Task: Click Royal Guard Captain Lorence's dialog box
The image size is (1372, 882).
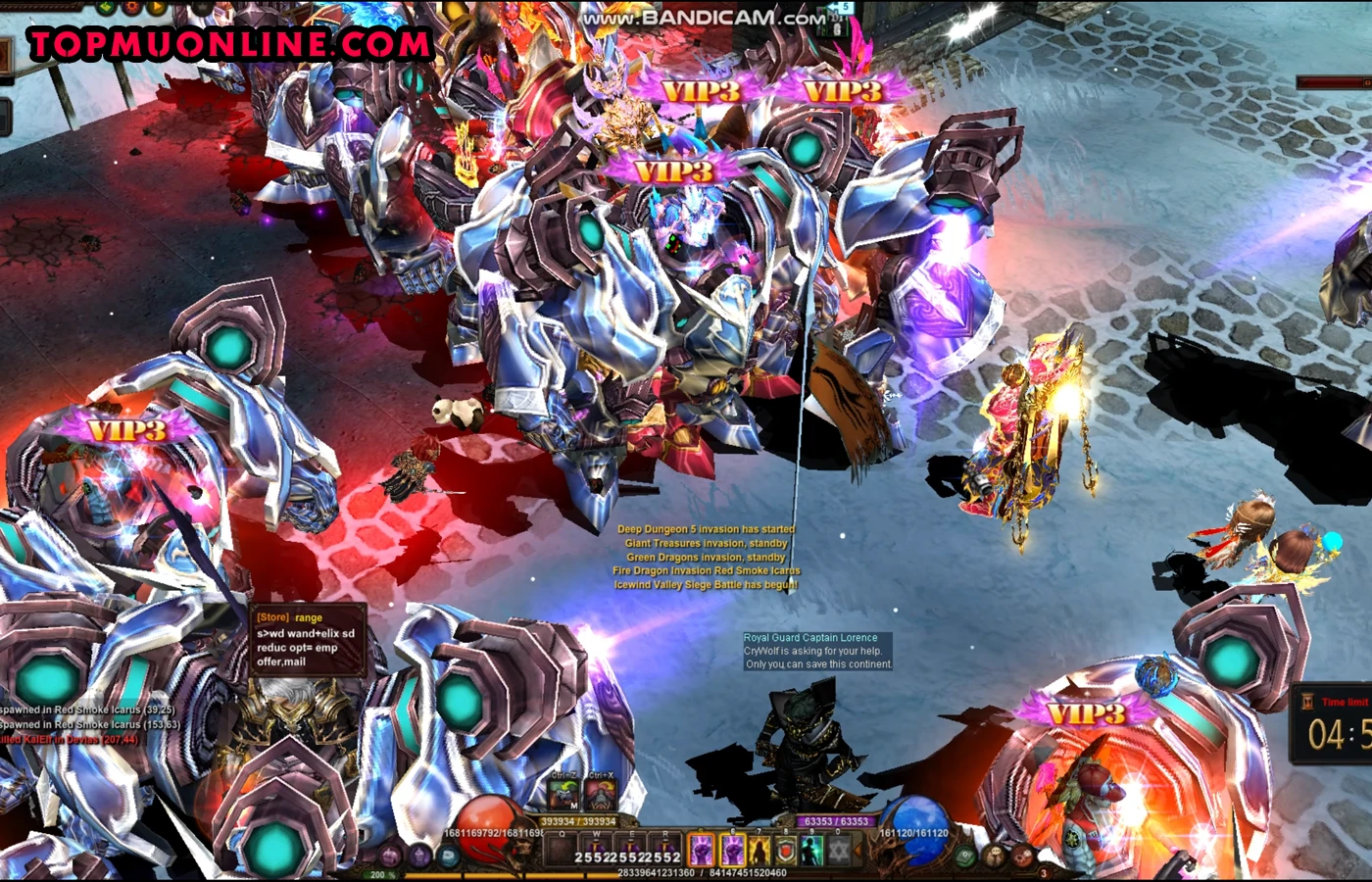Action: tap(818, 650)
